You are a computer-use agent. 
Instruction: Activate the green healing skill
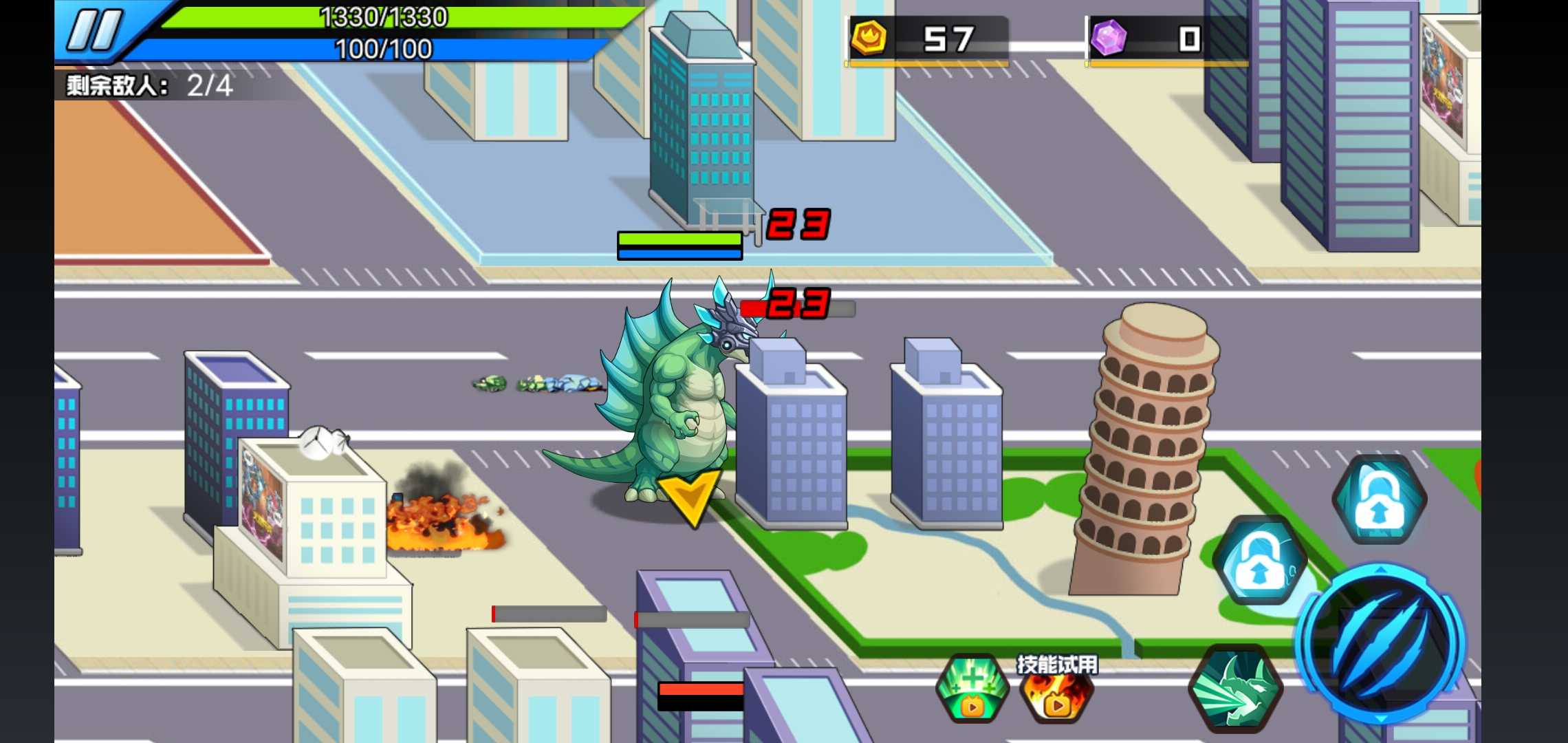(x=972, y=688)
